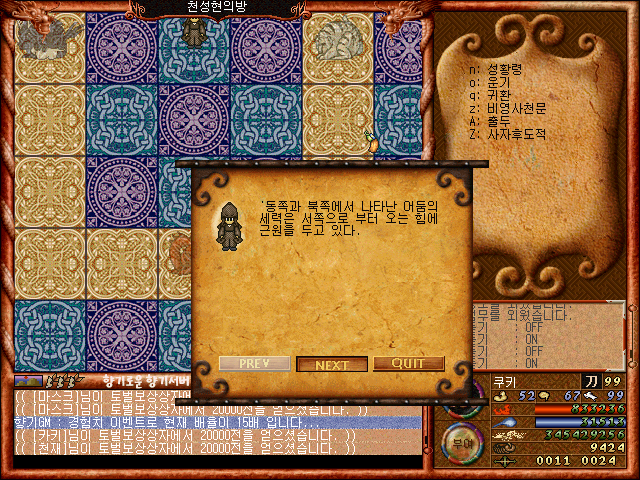This screenshot has height=480, width=640.
Task: Go back with the PREV button
Action: point(254,364)
